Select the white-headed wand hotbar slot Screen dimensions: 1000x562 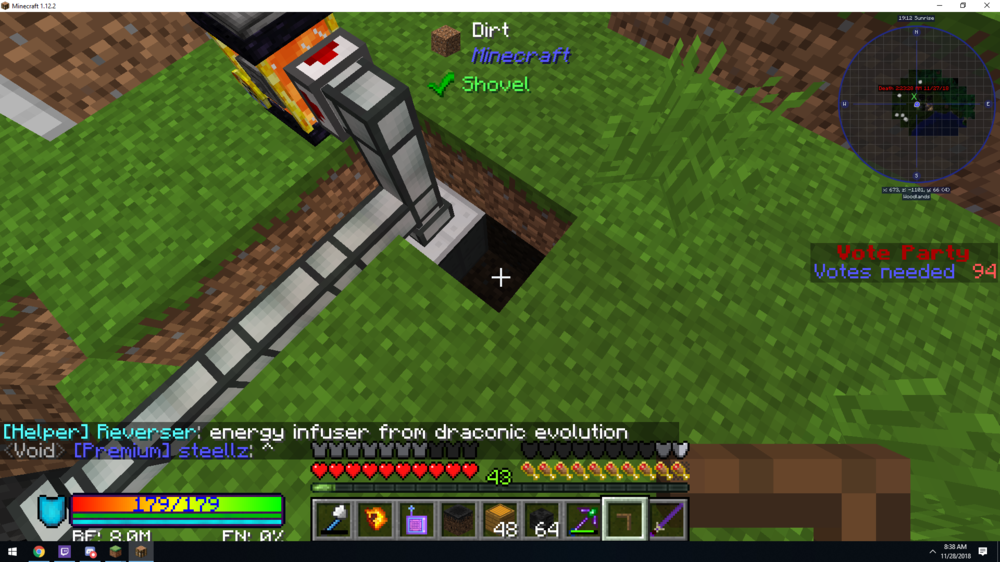point(333,520)
